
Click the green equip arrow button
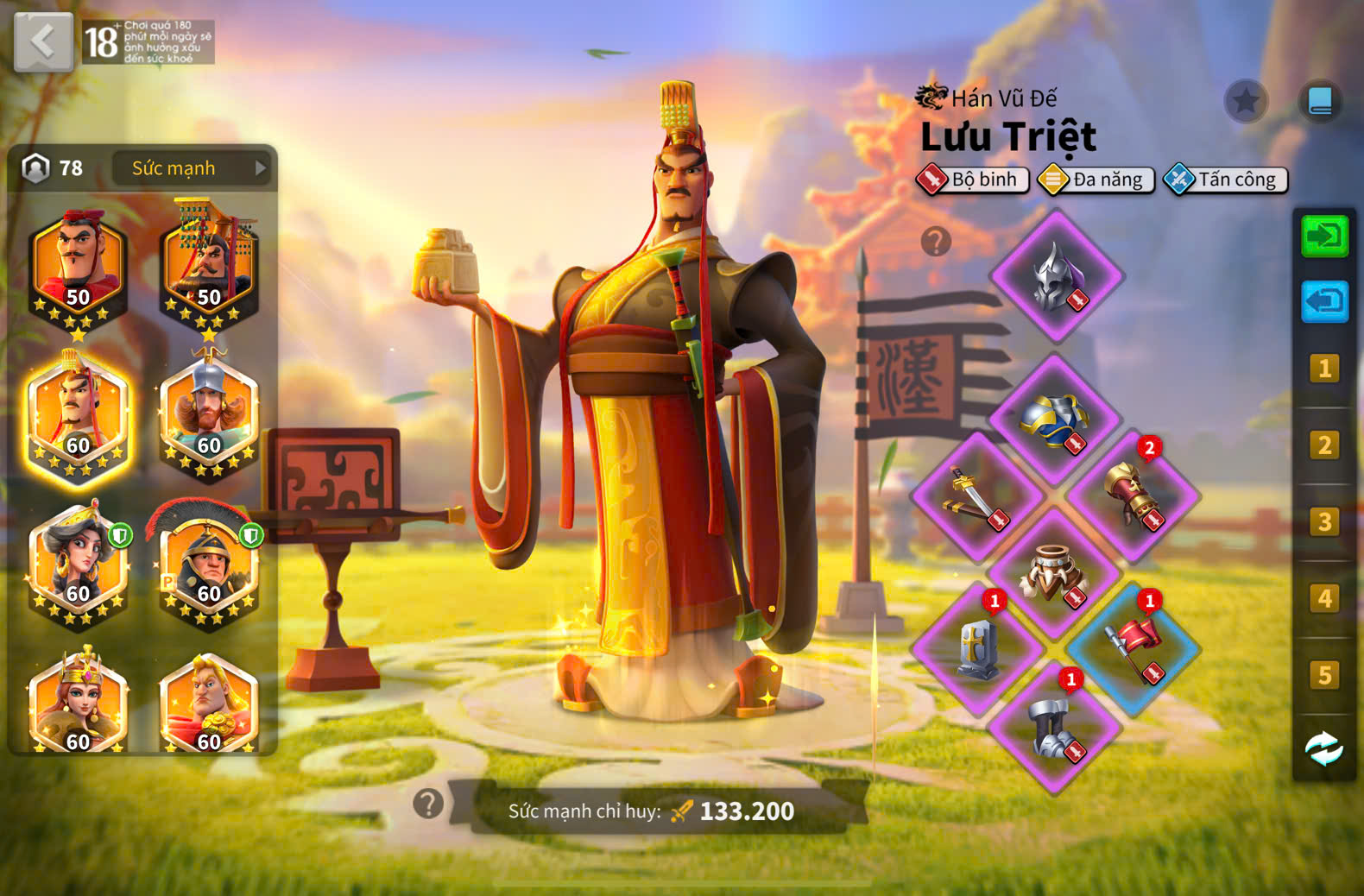coord(1324,236)
